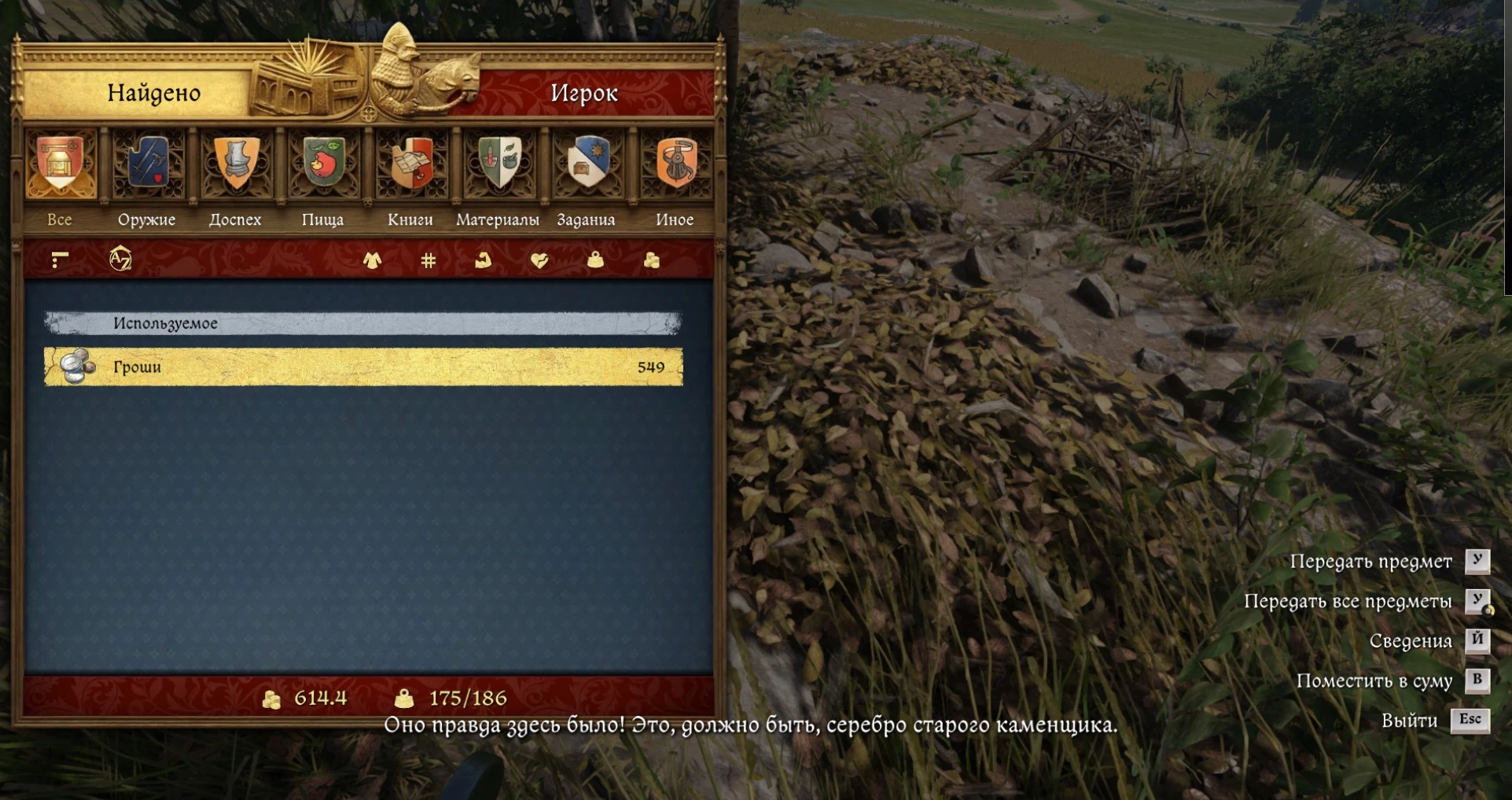The width and height of the screenshot is (1512, 800).
Task: Switch to the Игрок (Player) panel
Action: coord(583,93)
